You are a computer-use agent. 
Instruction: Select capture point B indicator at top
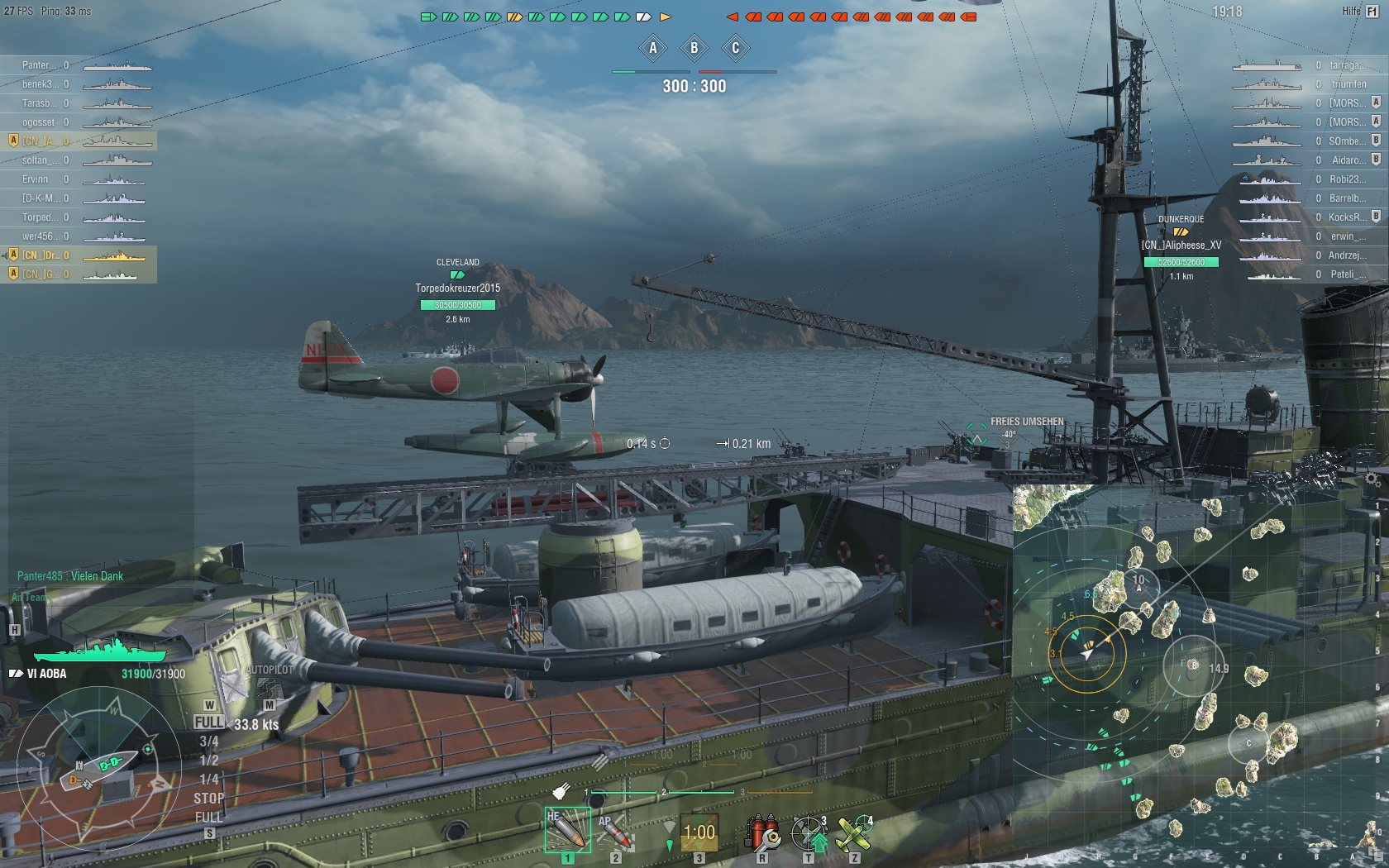(x=694, y=48)
